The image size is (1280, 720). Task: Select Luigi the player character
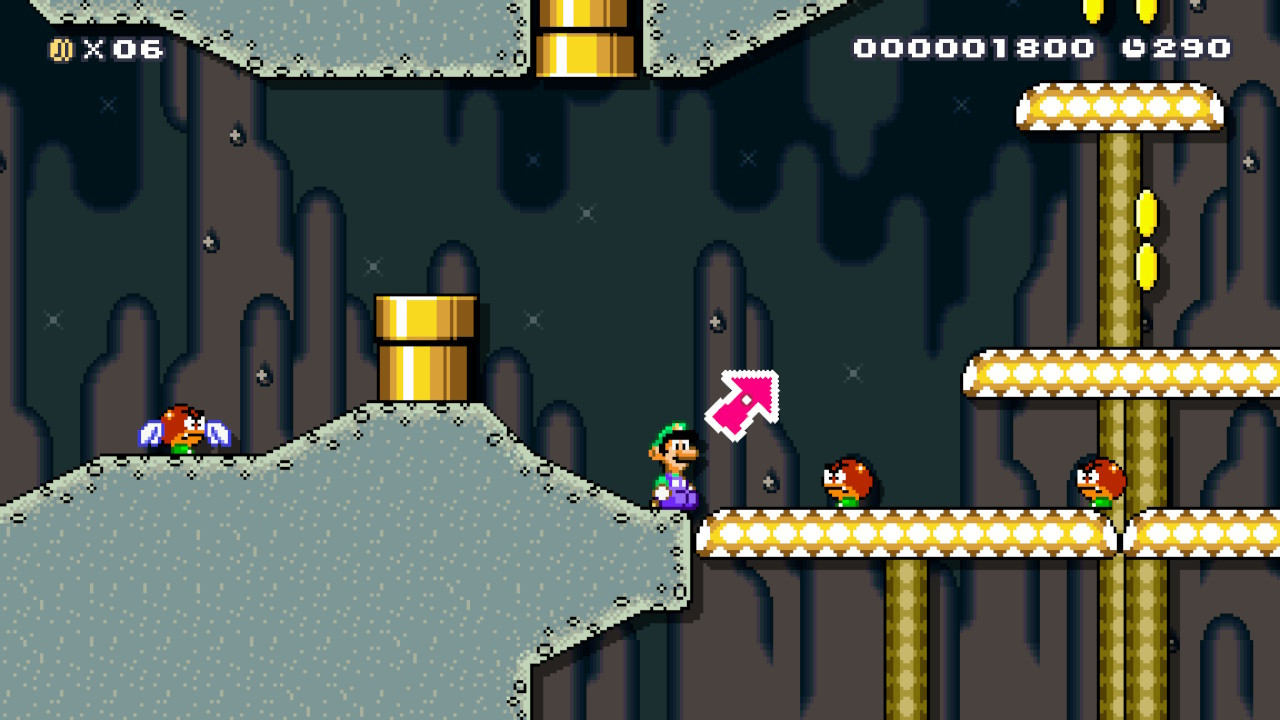pos(675,465)
